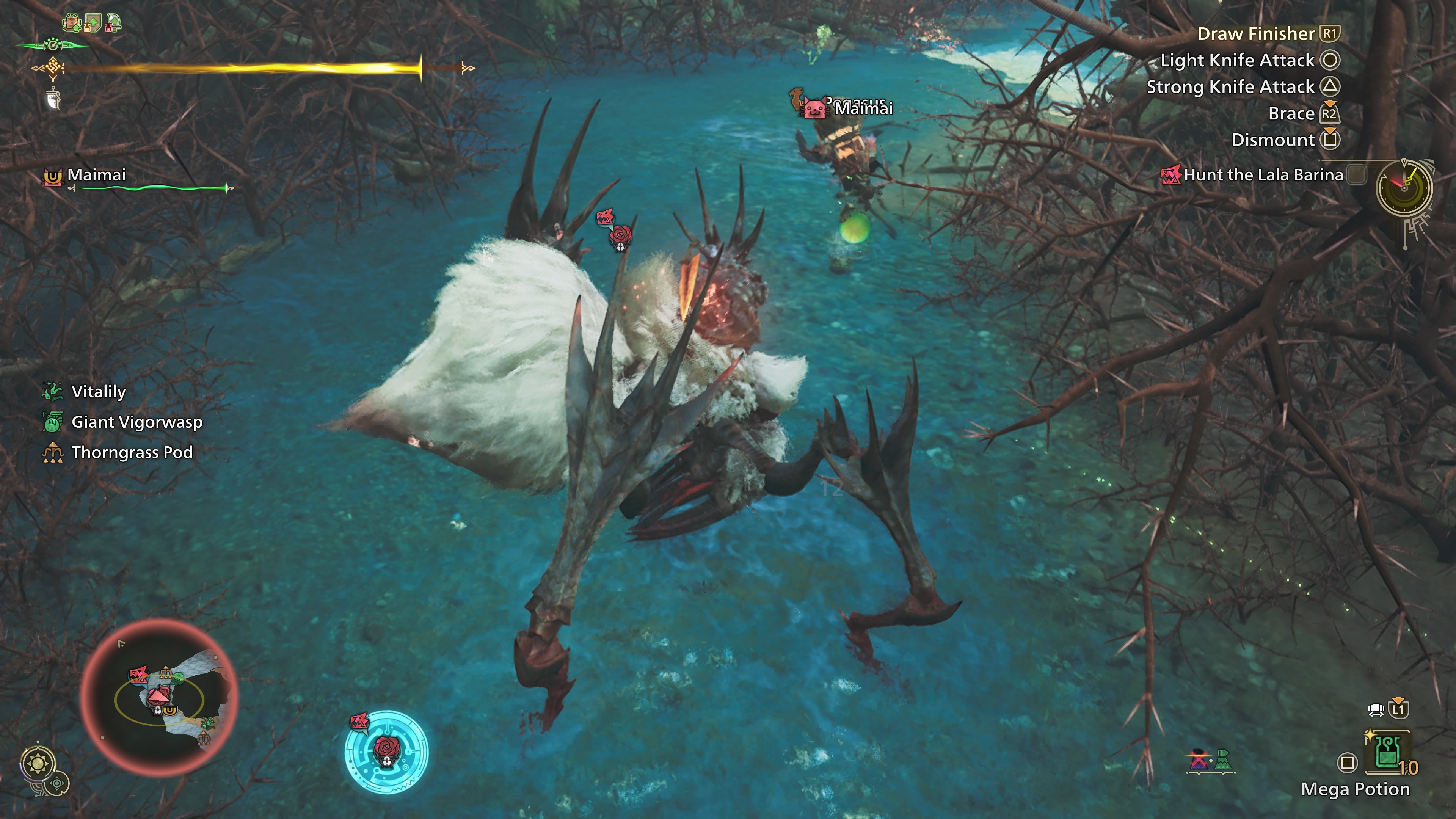This screenshot has height=819, width=1456.
Task: Open the circular minimap
Action: click(159, 697)
